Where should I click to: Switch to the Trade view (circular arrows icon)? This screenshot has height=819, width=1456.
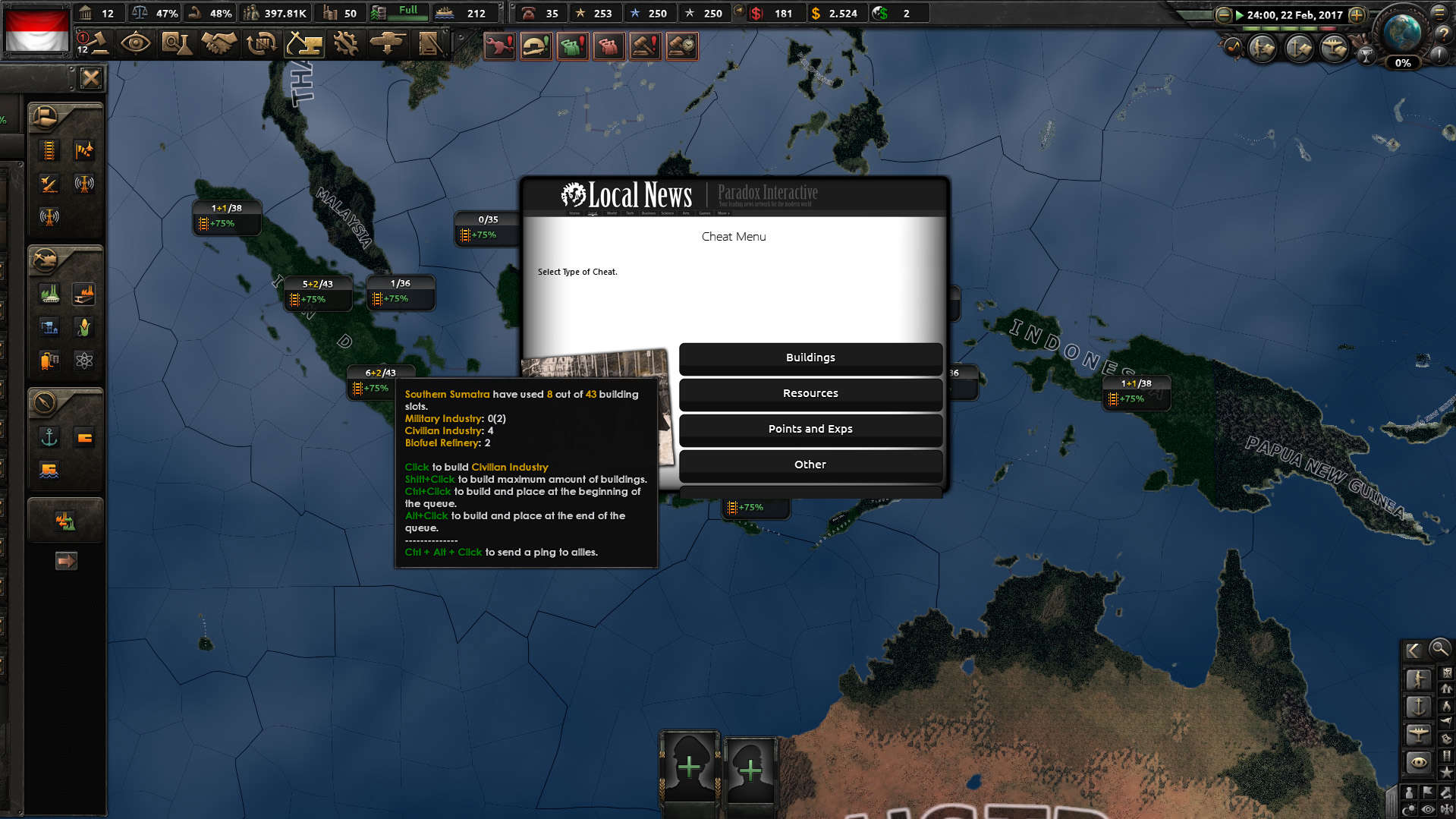coord(261,44)
